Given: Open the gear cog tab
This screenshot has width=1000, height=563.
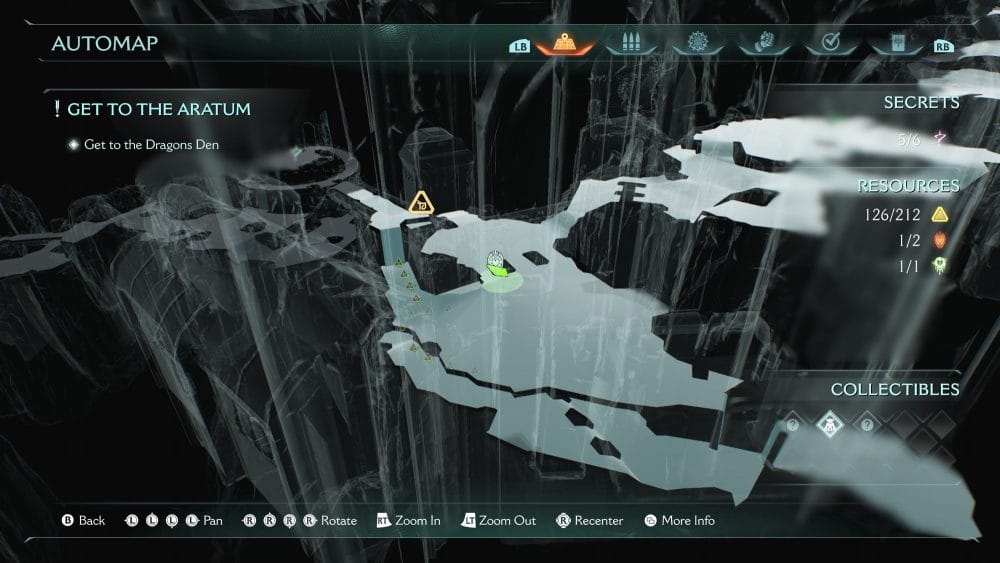Looking at the screenshot, I should tap(698, 44).
